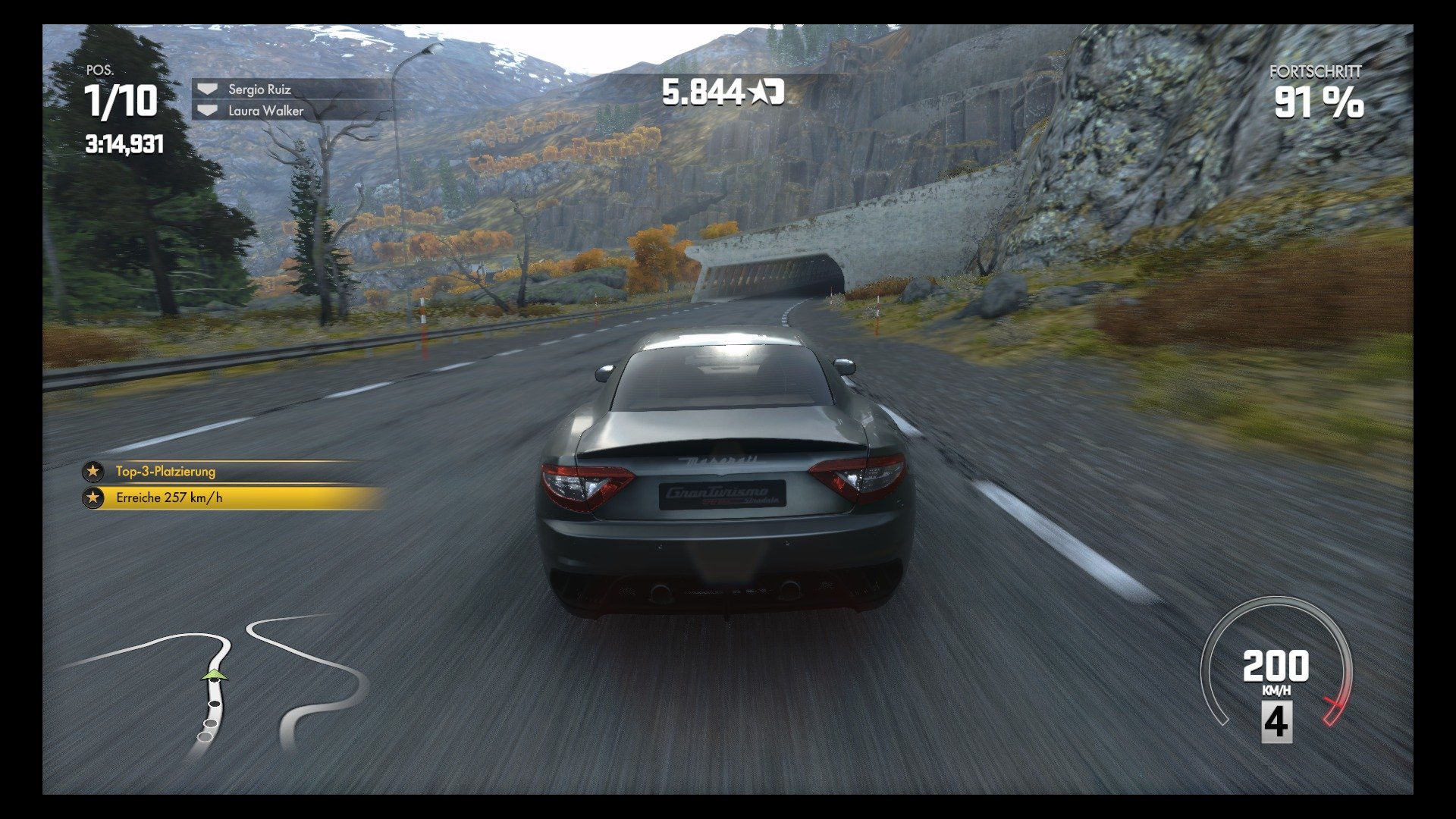
Task: Expand the Sergio Ruiz rival nameplate
Action: [262, 87]
